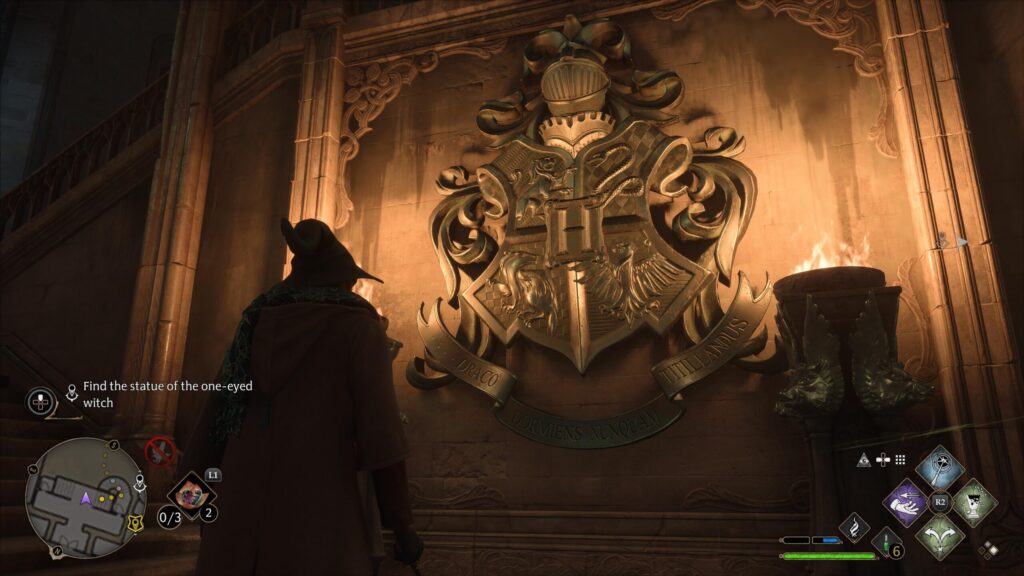The width and height of the screenshot is (1024, 576).
Task: Activate the ancient magic flame icon
Action: click(x=854, y=526)
